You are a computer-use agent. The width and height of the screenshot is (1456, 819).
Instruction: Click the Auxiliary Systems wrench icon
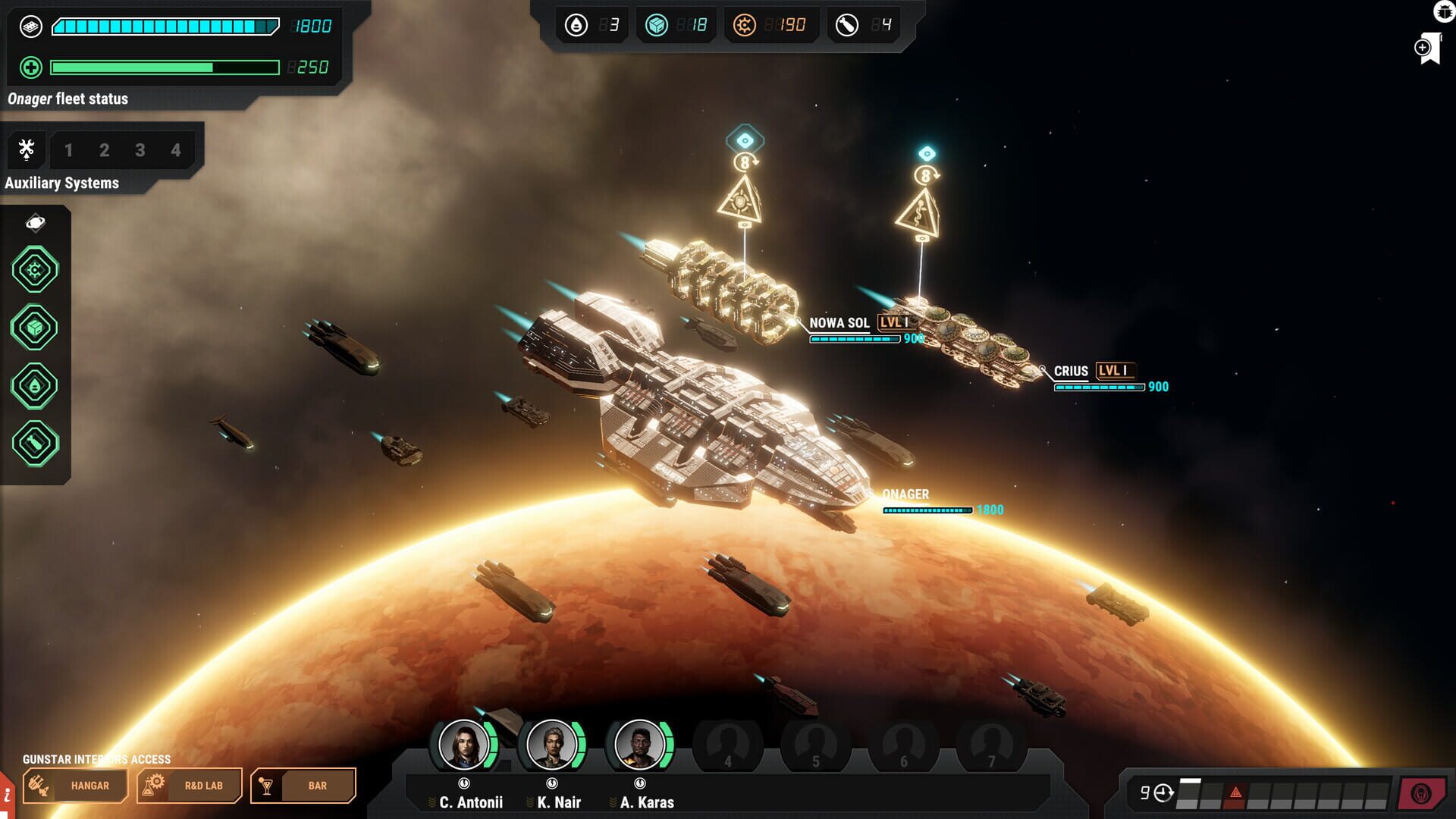coord(27,149)
